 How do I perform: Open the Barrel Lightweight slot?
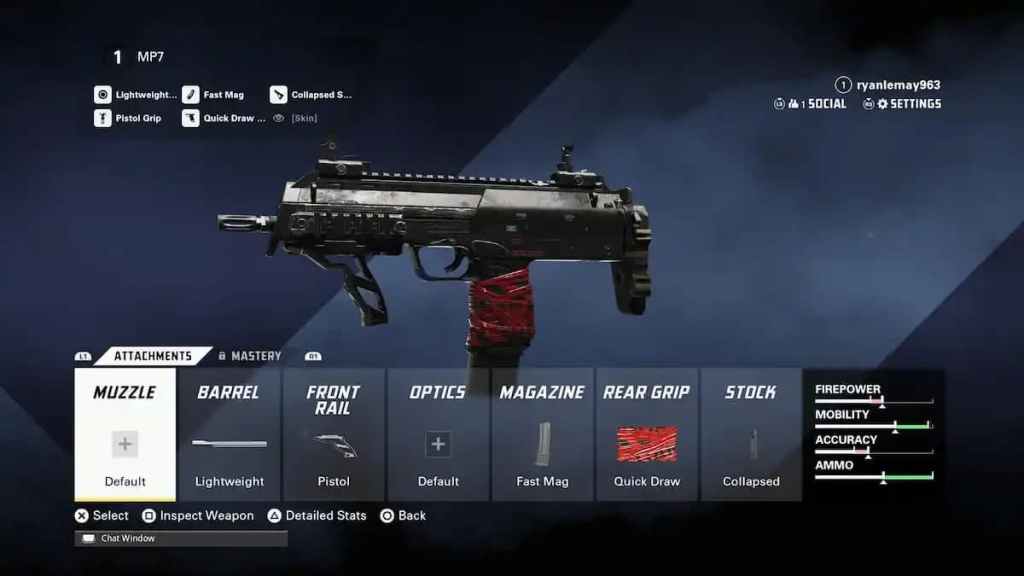[229, 434]
